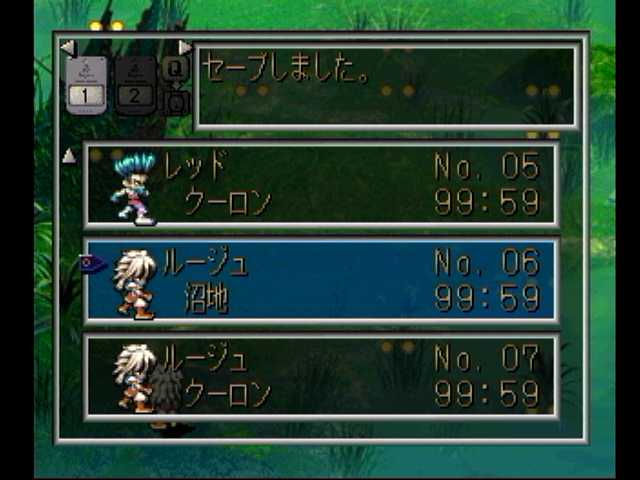Image resolution: width=640 pixels, height=480 pixels.
Task: Pick save file No. 07 with ルージュ
Action: (x=321, y=376)
